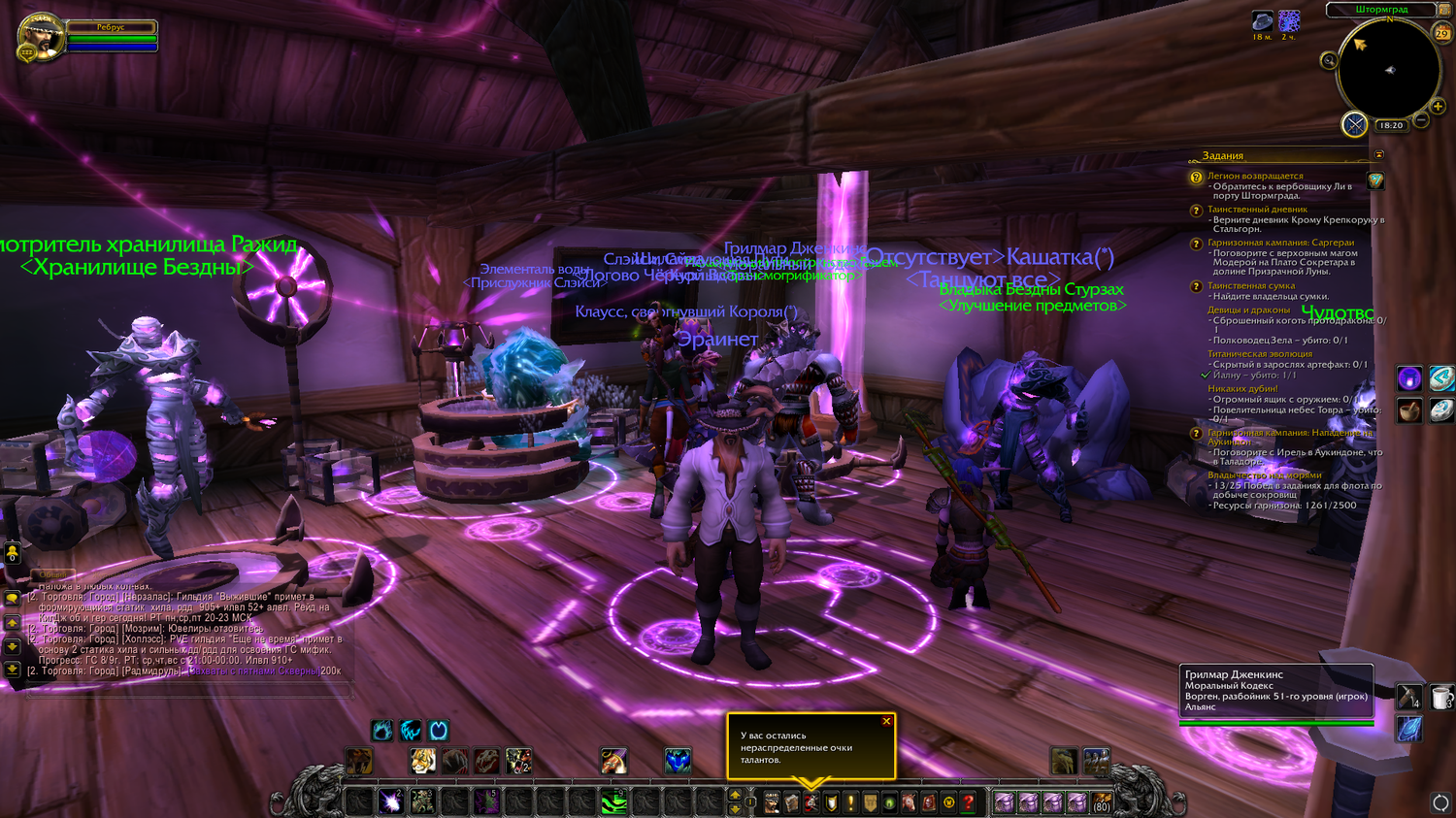Open the backpack showing 80 free slots
This screenshot has width=1456, height=818.
(1101, 802)
